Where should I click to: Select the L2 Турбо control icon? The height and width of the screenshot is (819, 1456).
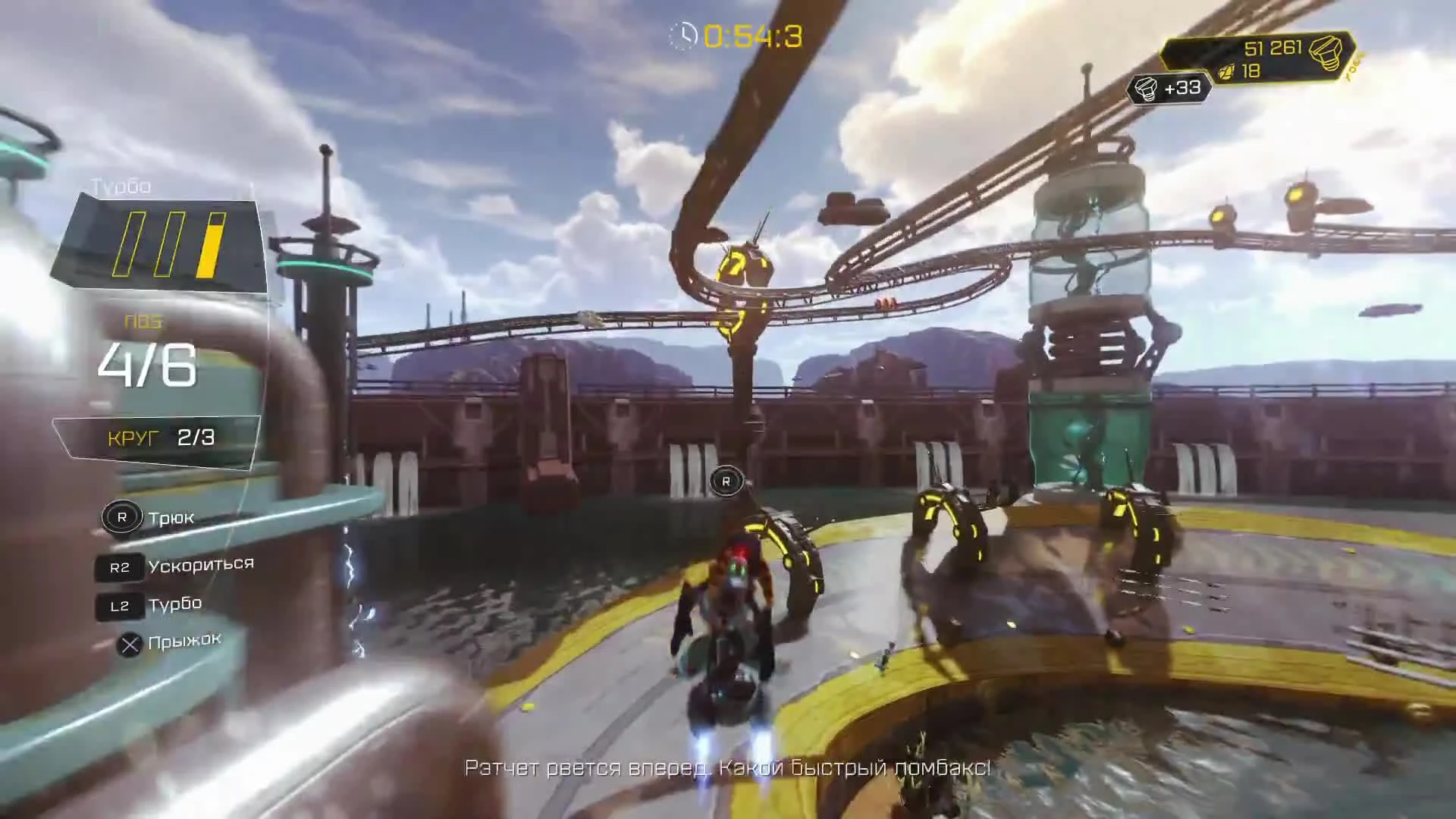coord(121,606)
